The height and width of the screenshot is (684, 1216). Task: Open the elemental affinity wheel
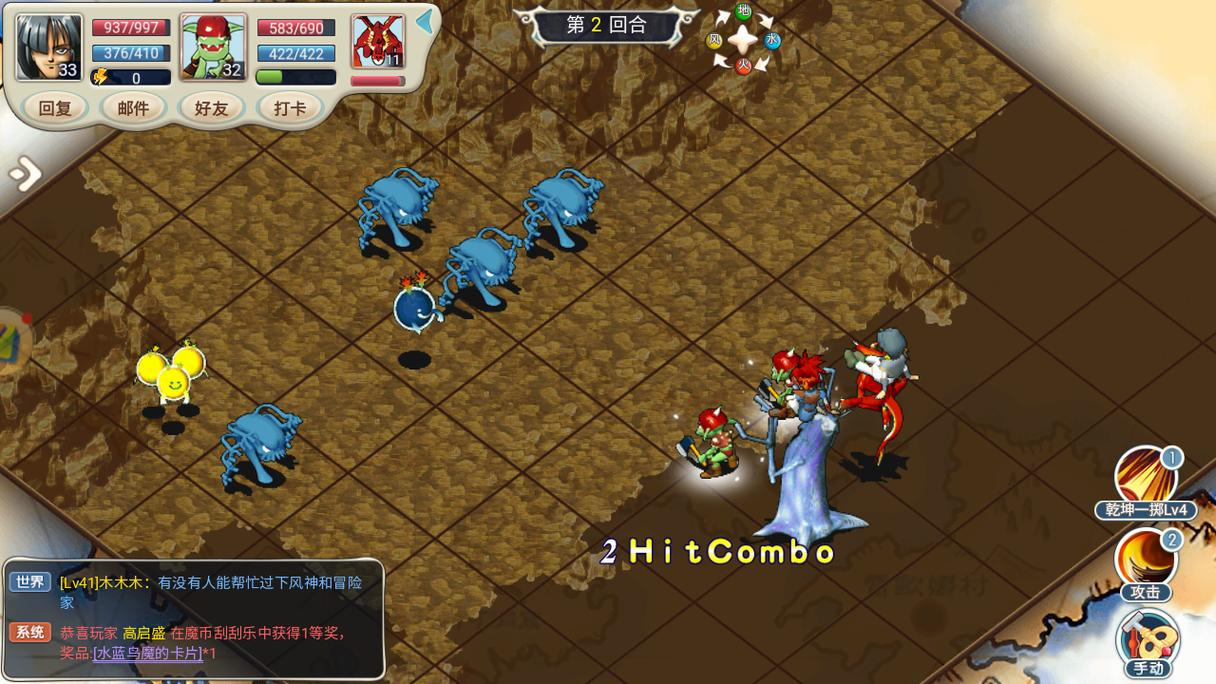pyautogui.click(x=743, y=40)
